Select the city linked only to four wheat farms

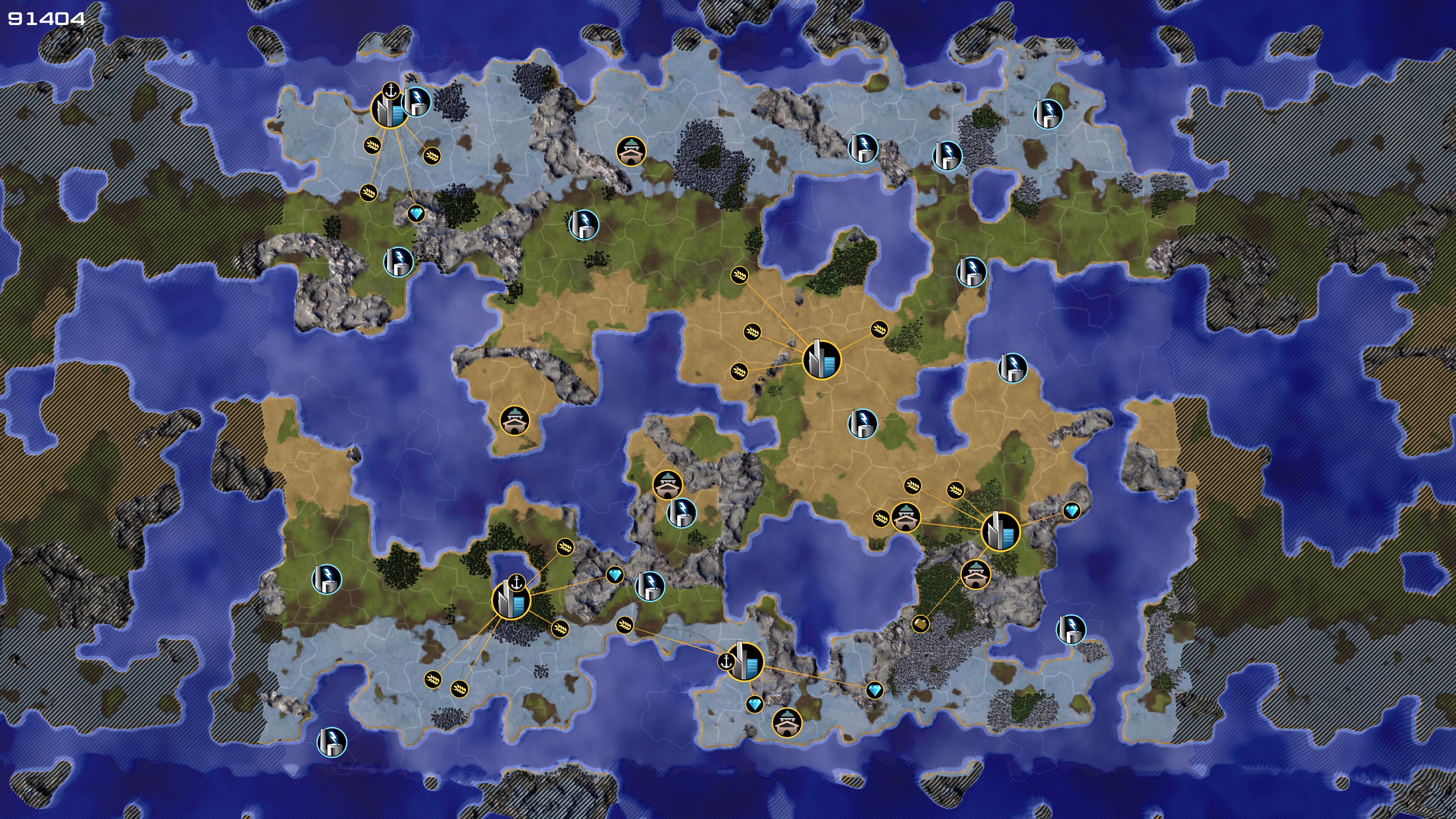821,359
